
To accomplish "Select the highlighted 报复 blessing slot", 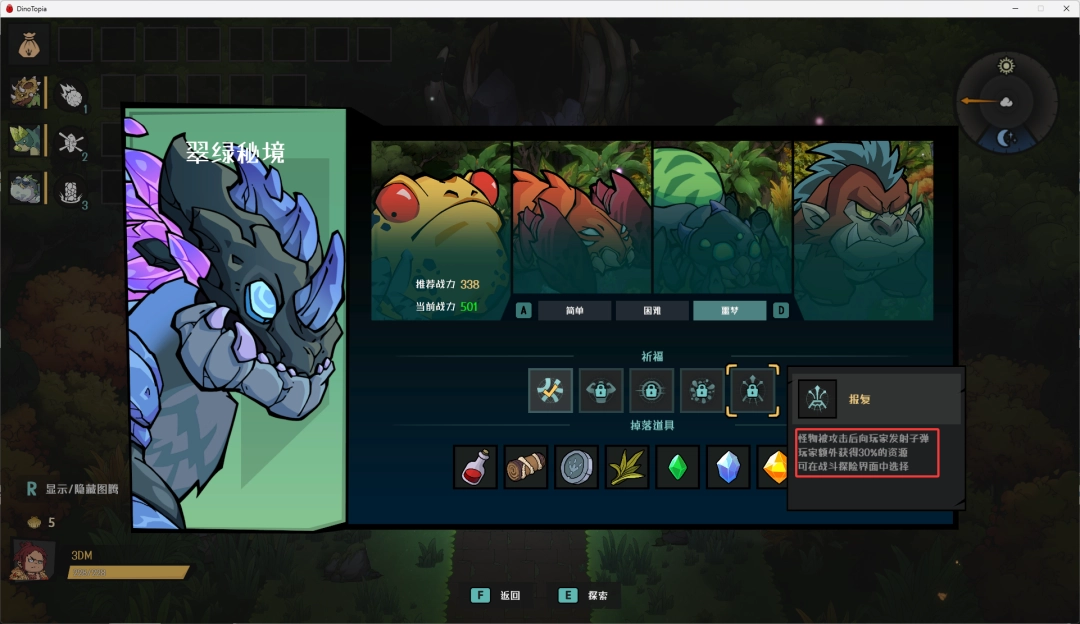I will pyautogui.click(x=752, y=390).
